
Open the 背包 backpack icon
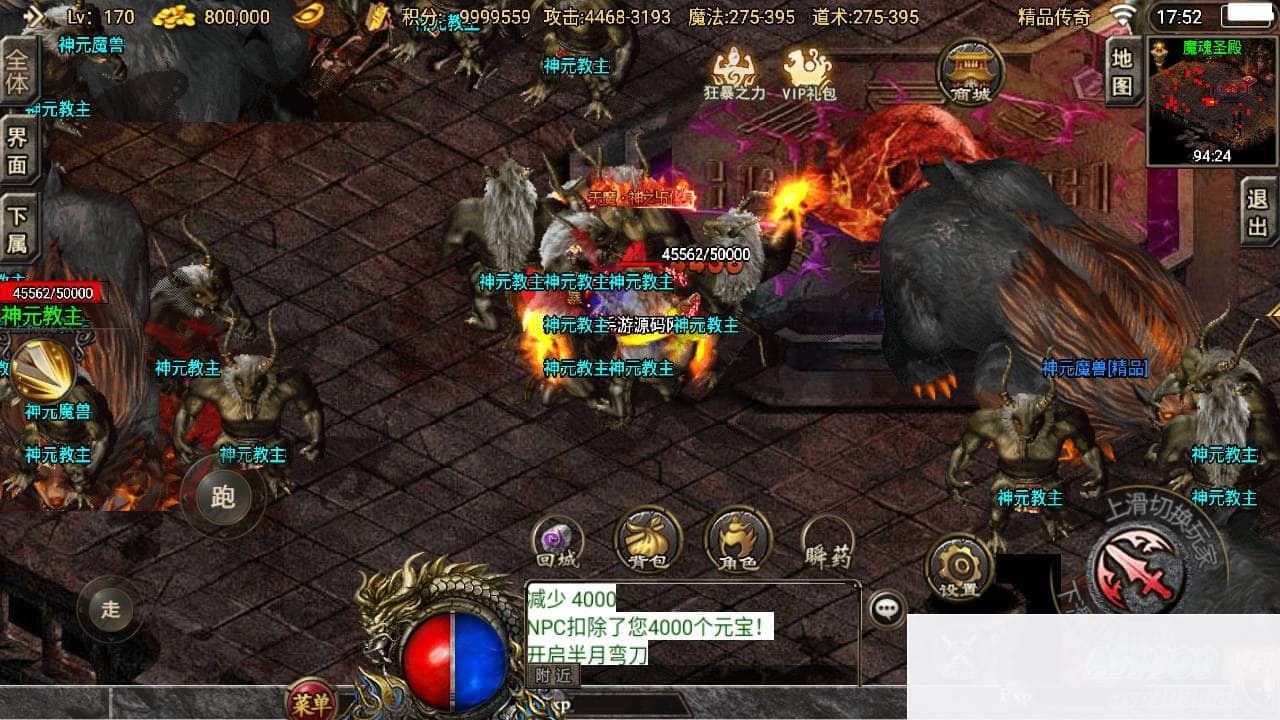[x=645, y=540]
